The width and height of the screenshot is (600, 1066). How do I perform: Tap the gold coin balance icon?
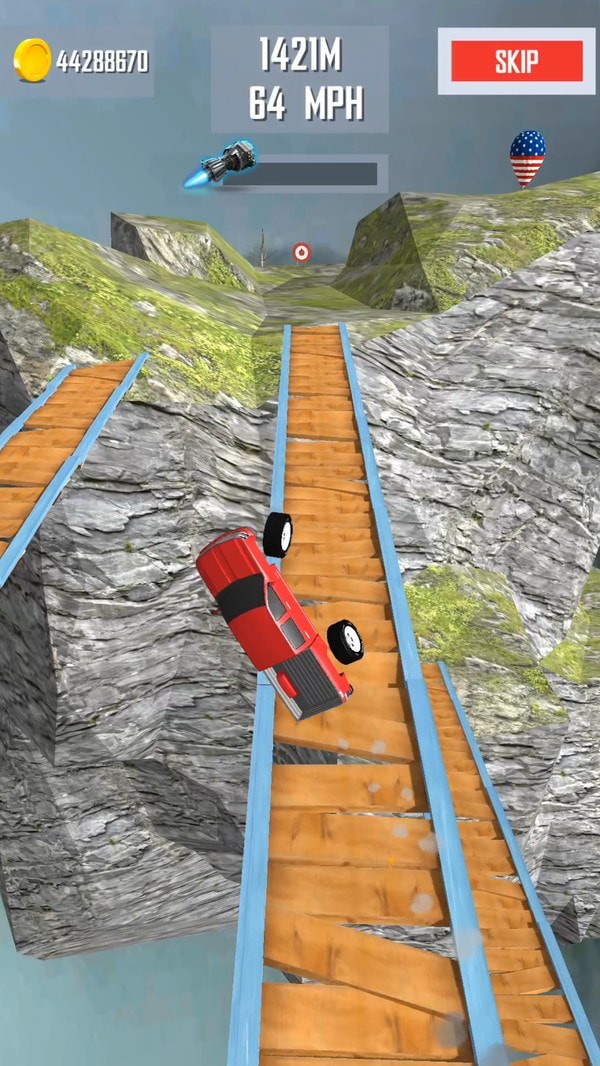point(32,60)
